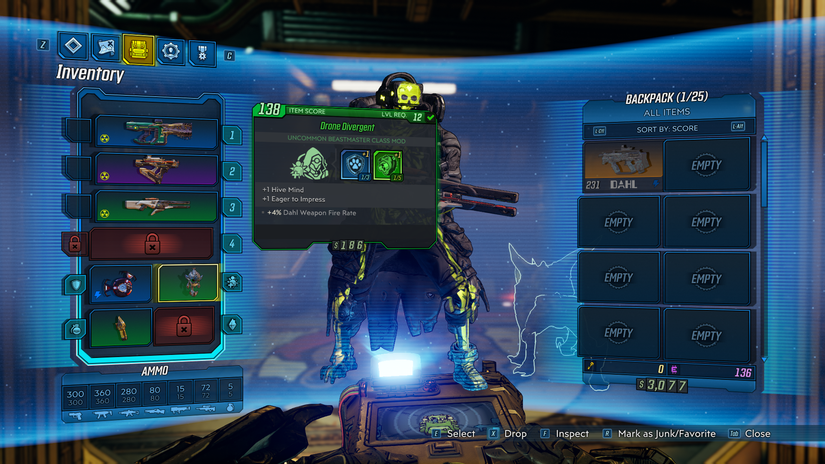The height and width of the screenshot is (464, 825).
Task: Choose the equipped grenade mod slot
Action: pos(121,326)
